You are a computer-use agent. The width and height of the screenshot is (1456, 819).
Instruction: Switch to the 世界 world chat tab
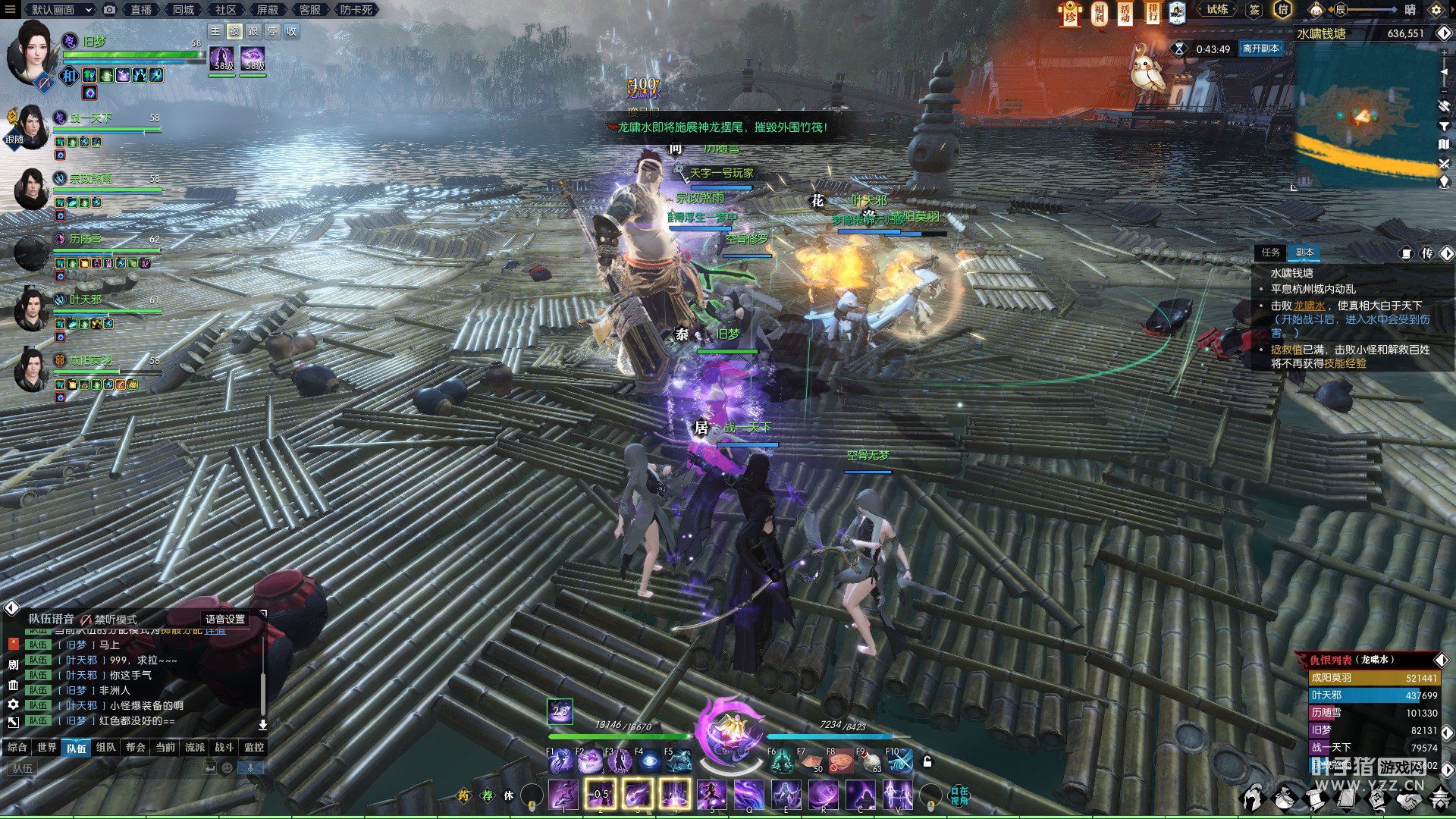point(47,748)
